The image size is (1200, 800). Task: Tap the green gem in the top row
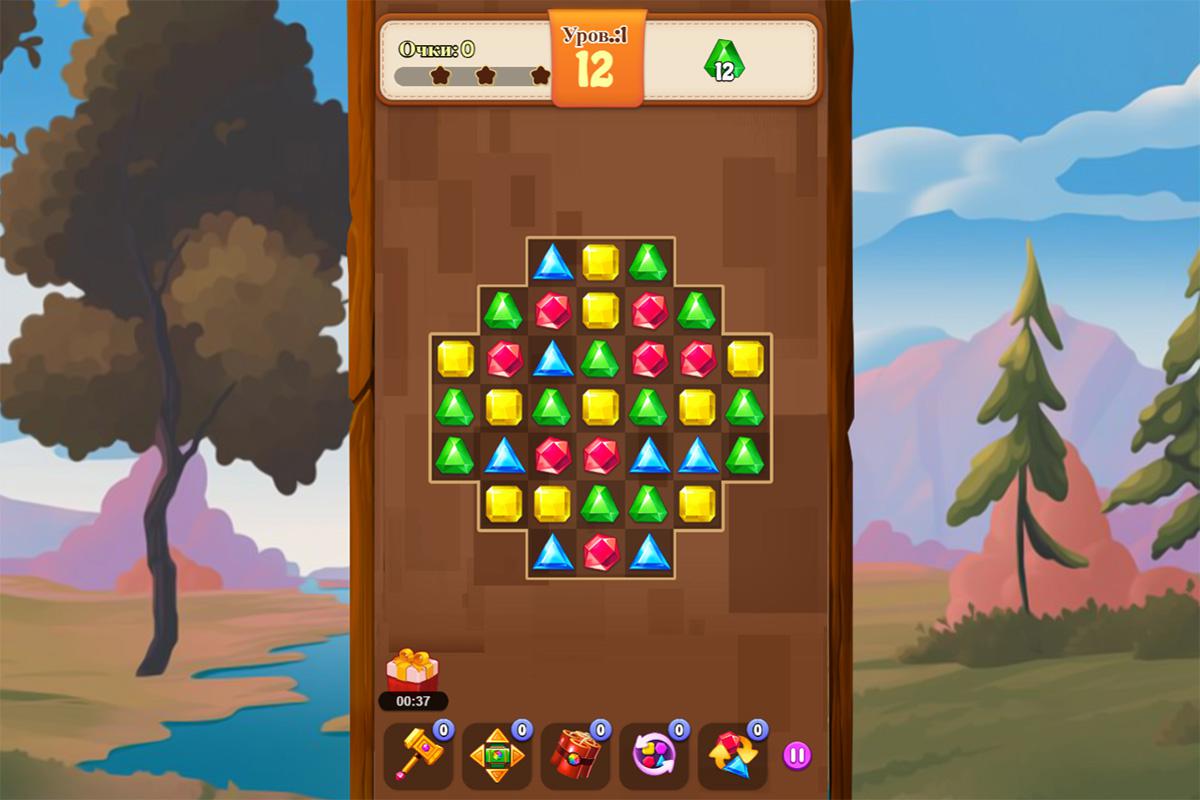pos(649,262)
